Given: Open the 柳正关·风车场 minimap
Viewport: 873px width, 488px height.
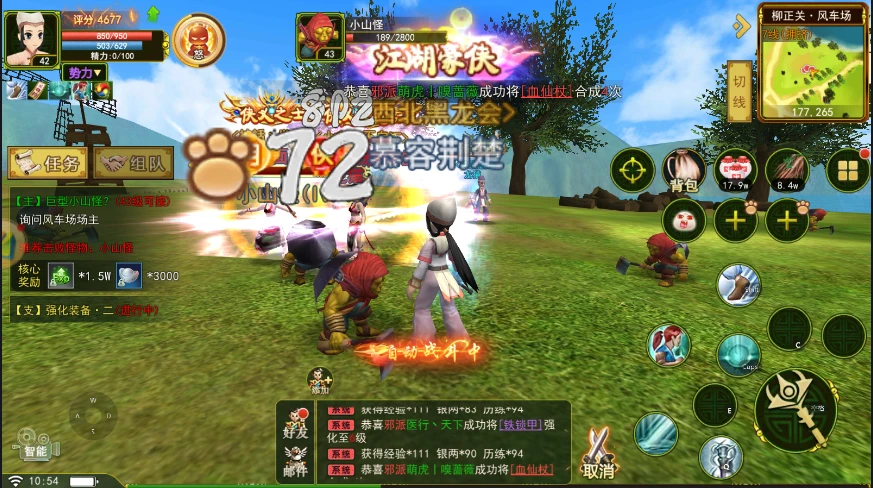Looking at the screenshot, I should pyautogui.click(x=811, y=67).
